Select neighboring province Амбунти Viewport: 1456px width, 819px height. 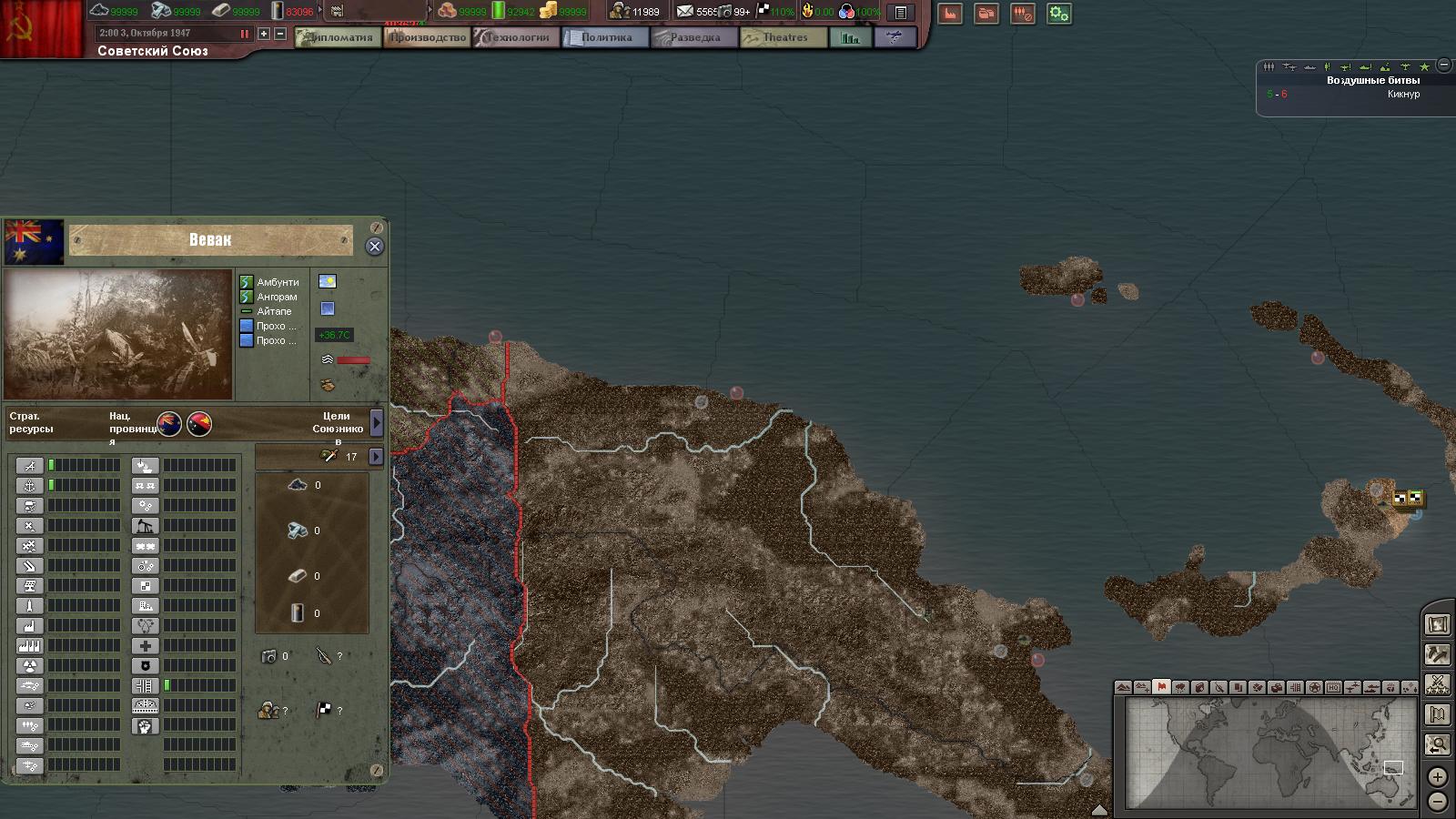278,282
